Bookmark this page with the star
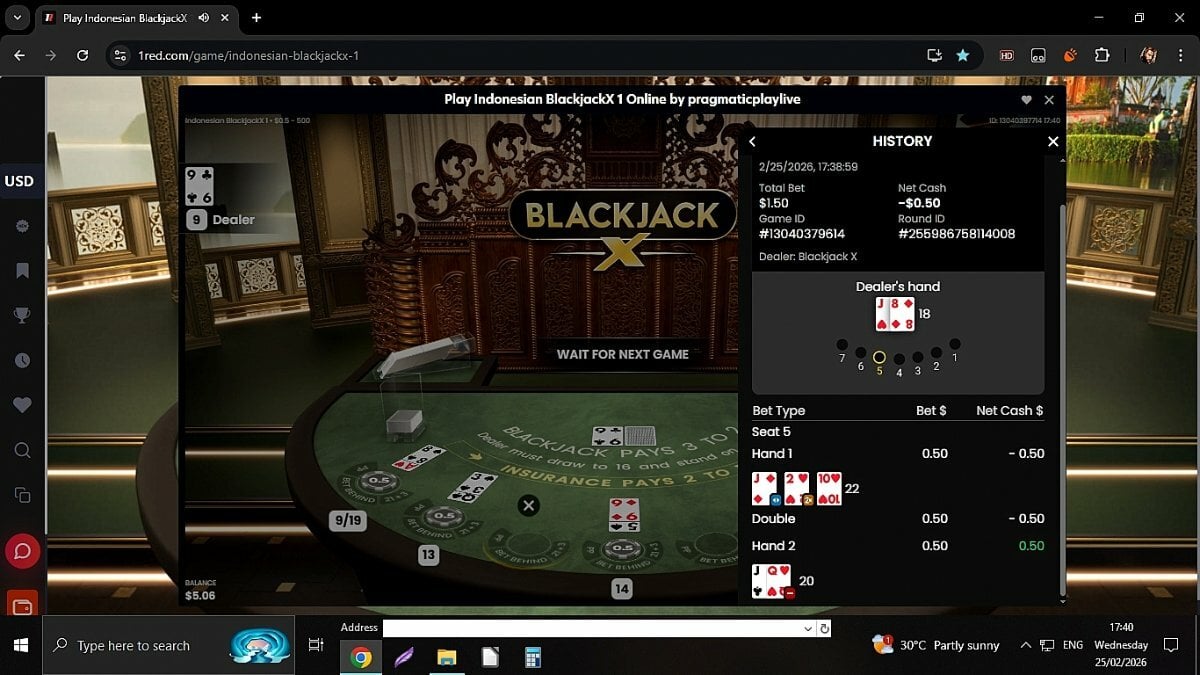 coord(962,55)
